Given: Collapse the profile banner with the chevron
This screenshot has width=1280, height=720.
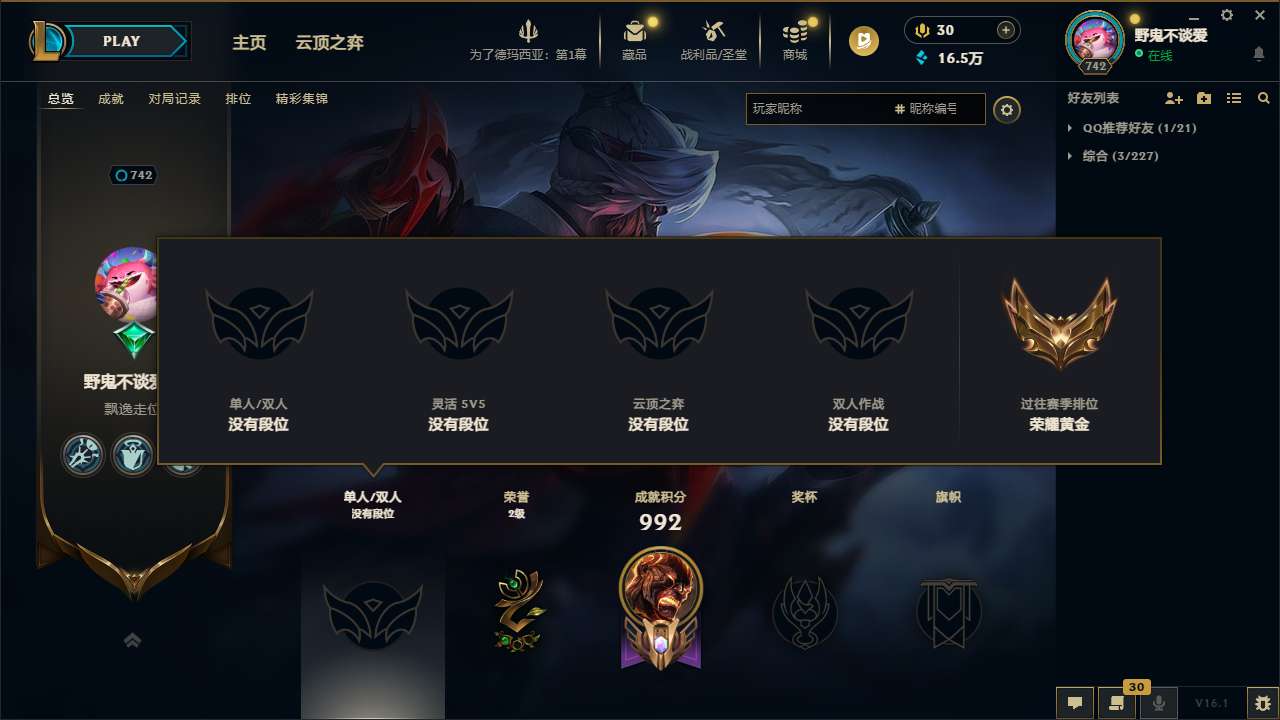Looking at the screenshot, I should point(132,640).
